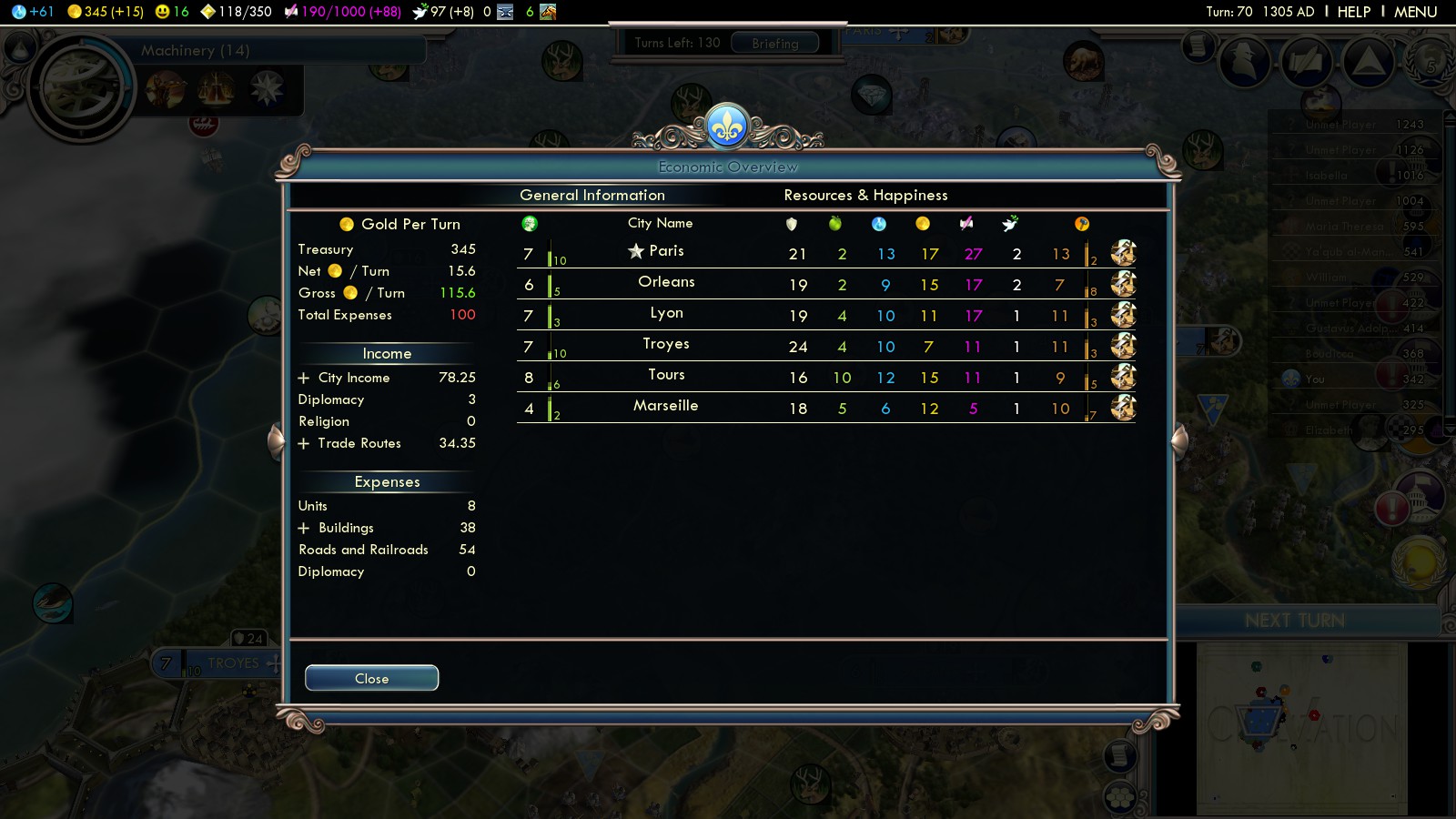Open the Briefing panel
The image size is (1456, 819).
pyautogui.click(x=774, y=43)
